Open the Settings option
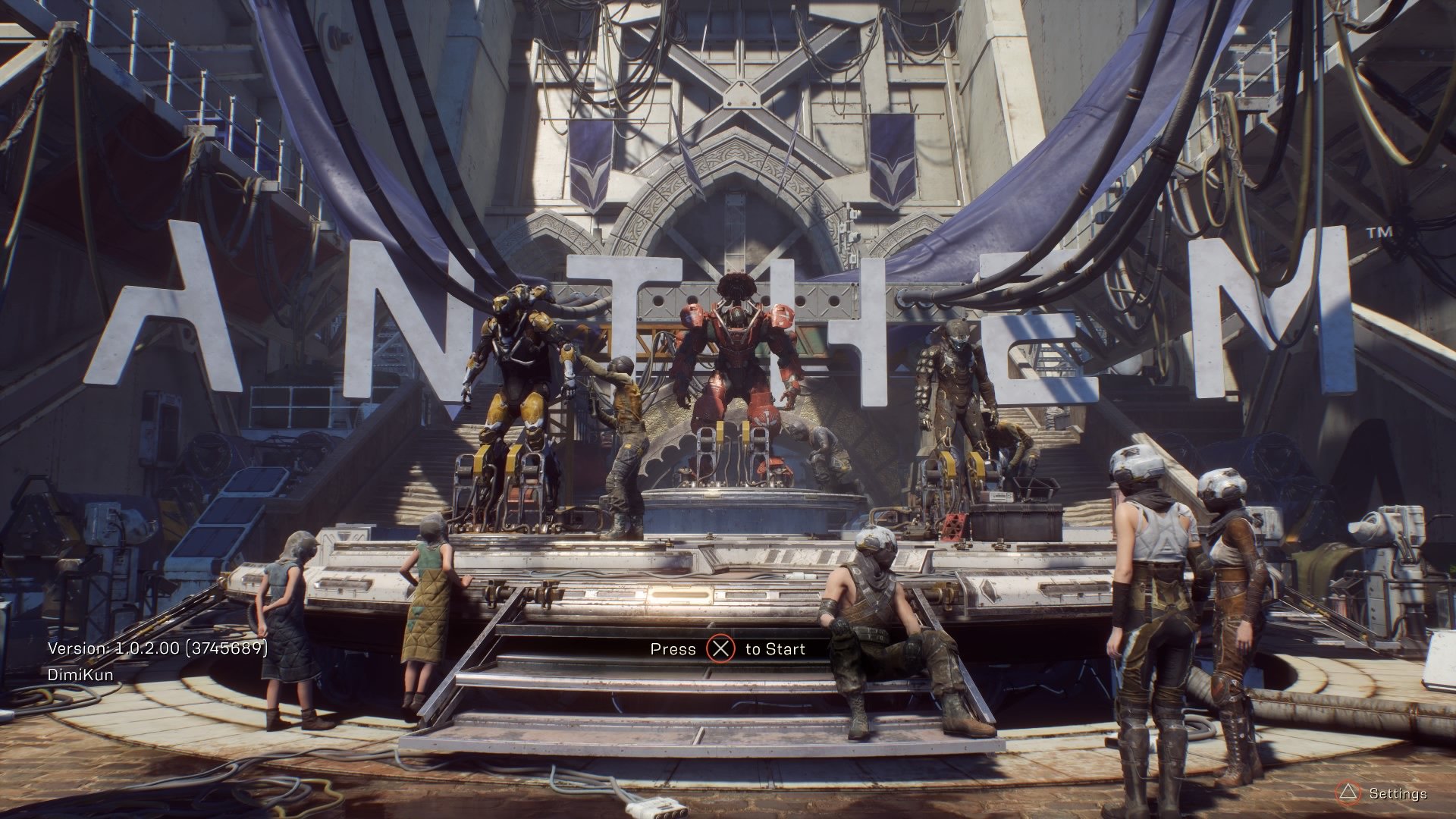Image resolution: width=1456 pixels, height=819 pixels. (1397, 794)
